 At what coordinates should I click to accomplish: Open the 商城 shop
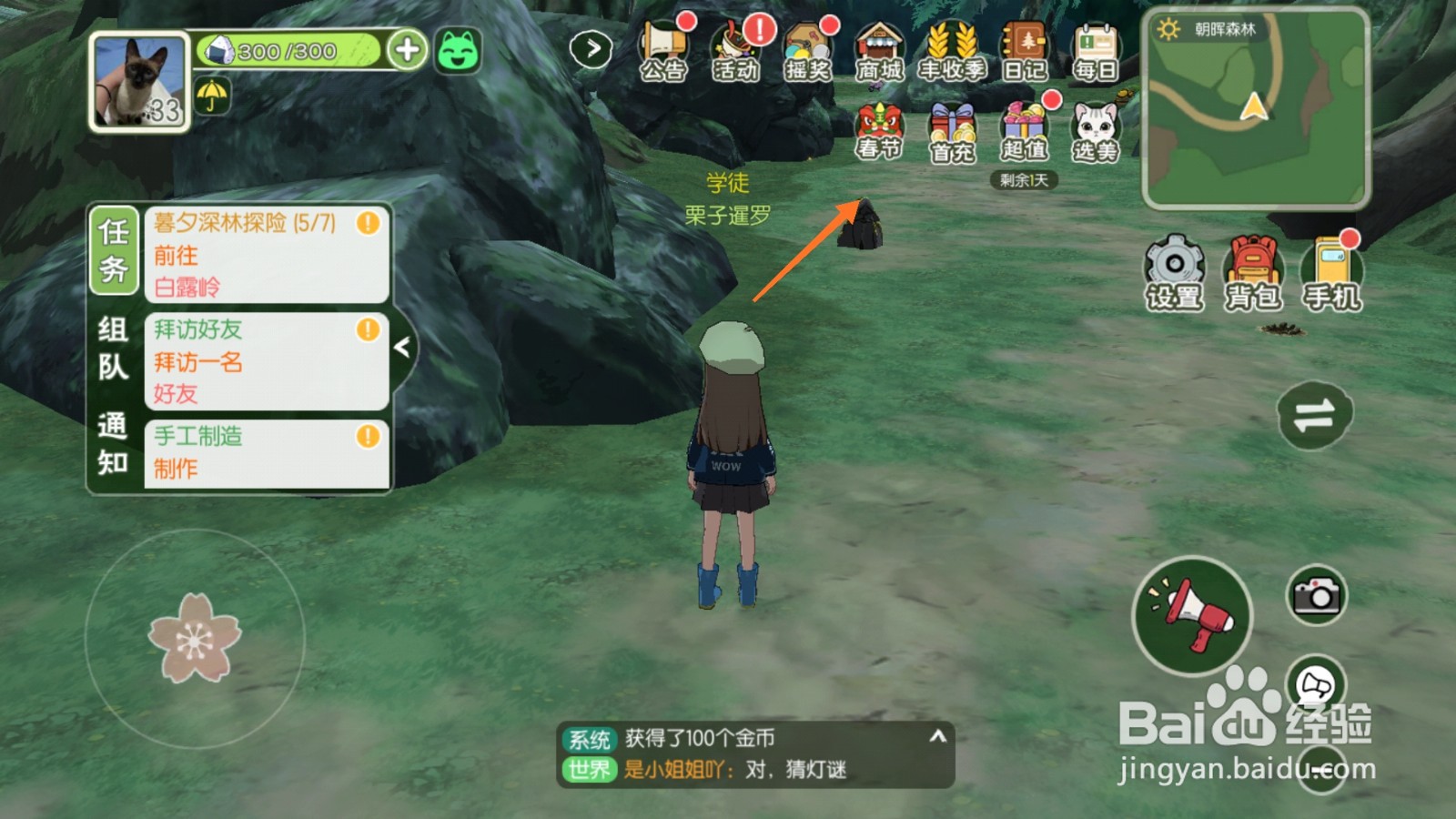[879, 50]
